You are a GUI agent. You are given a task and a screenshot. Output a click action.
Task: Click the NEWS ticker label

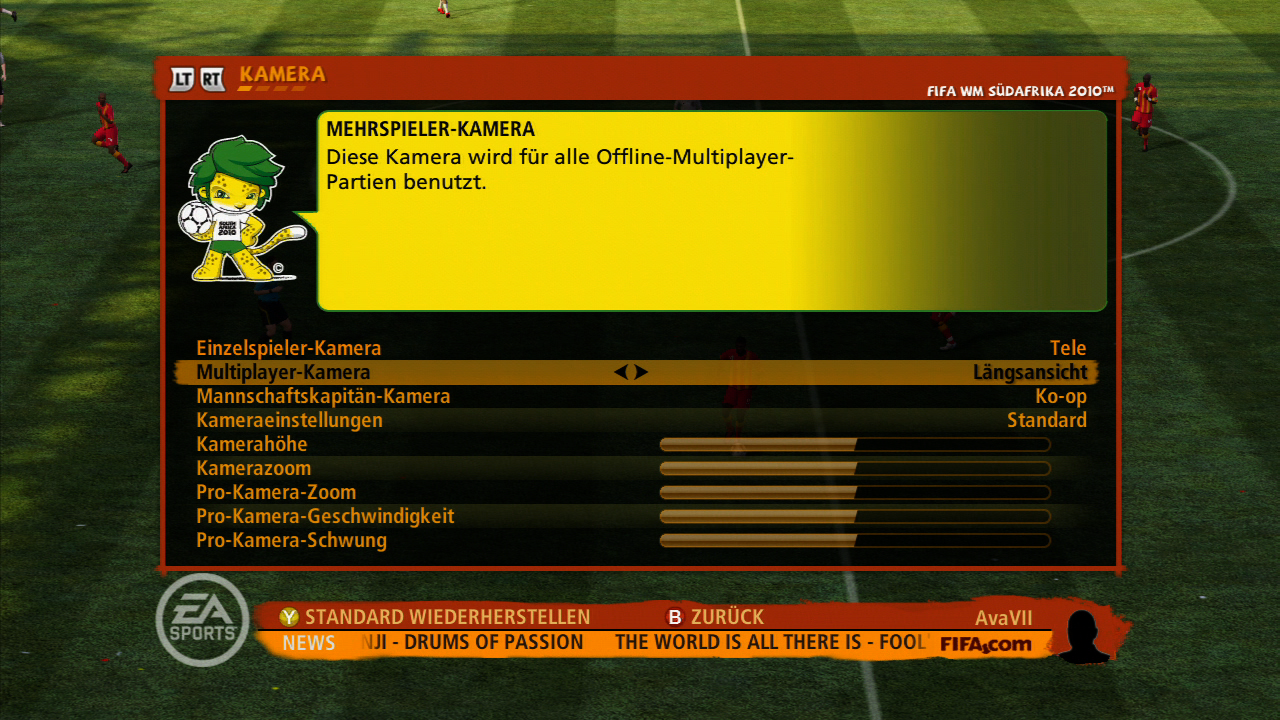(308, 643)
